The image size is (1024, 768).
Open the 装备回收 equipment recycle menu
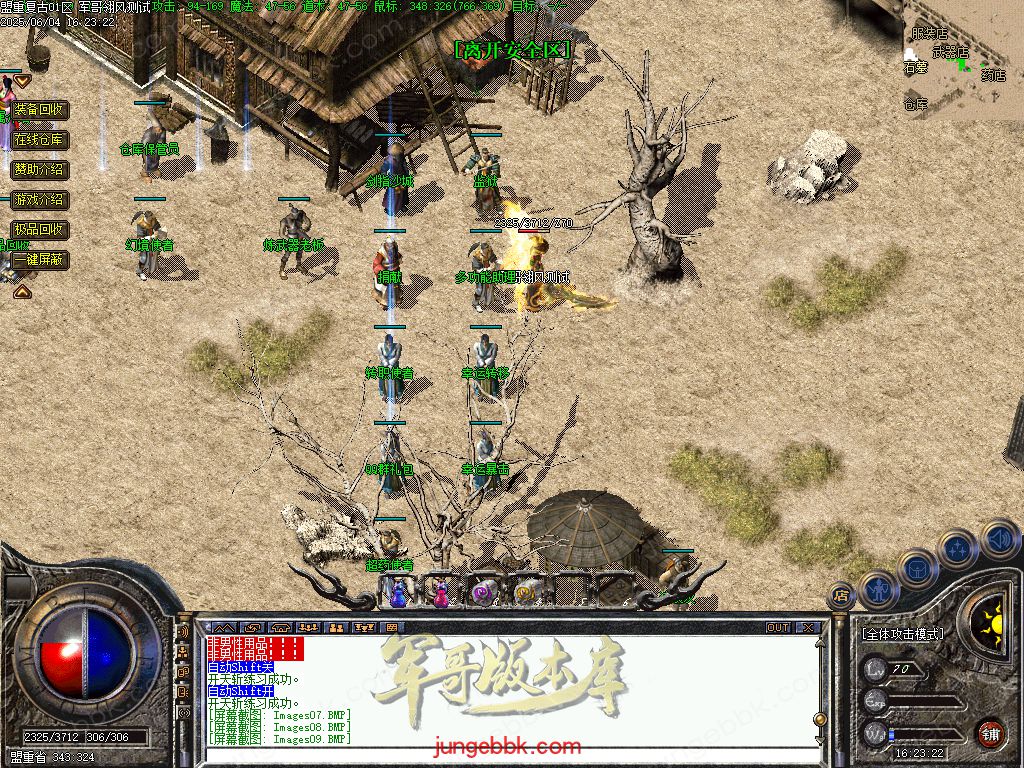[40, 110]
